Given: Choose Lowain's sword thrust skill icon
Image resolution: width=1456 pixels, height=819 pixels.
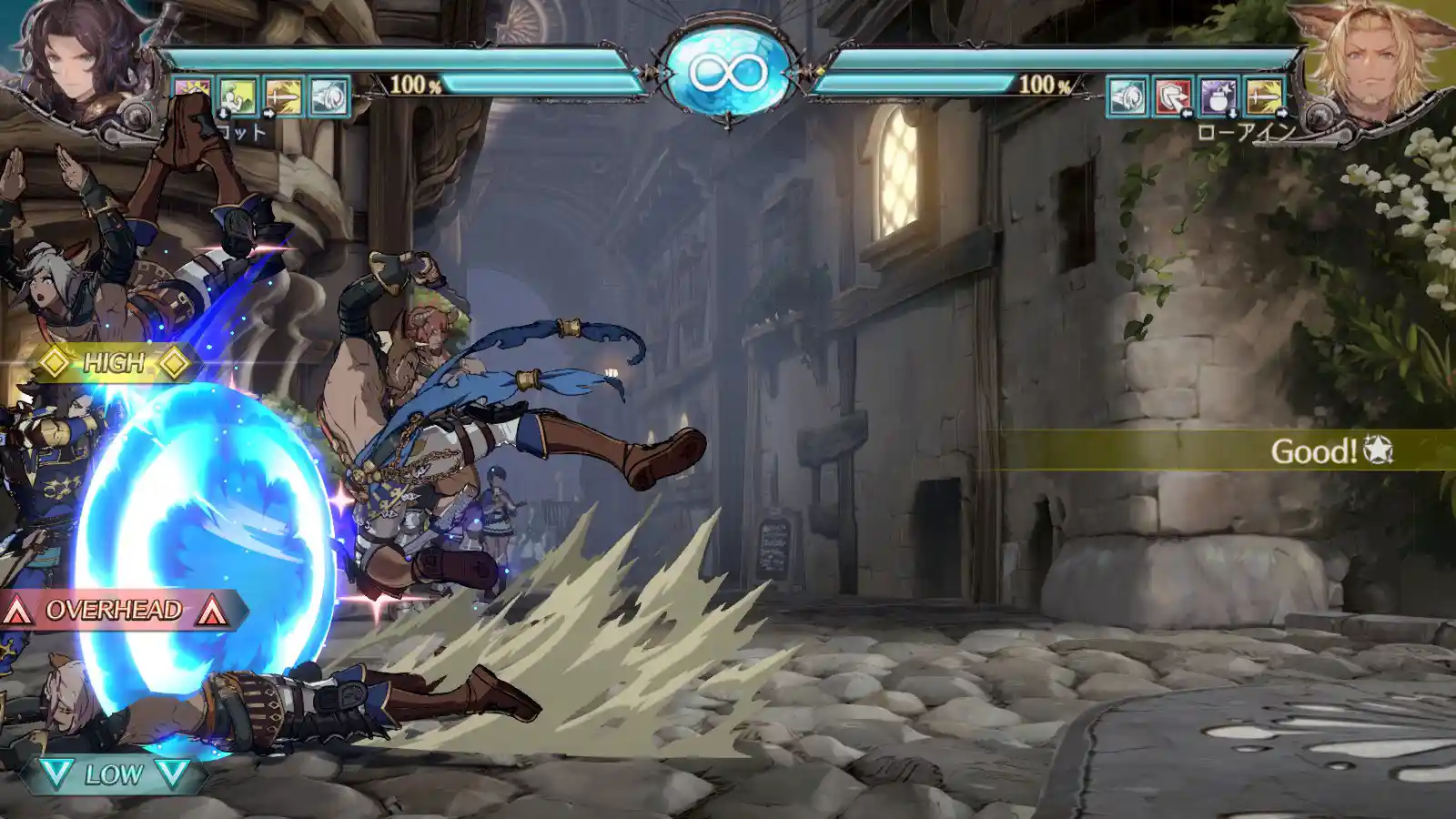Looking at the screenshot, I should point(1263,96).
